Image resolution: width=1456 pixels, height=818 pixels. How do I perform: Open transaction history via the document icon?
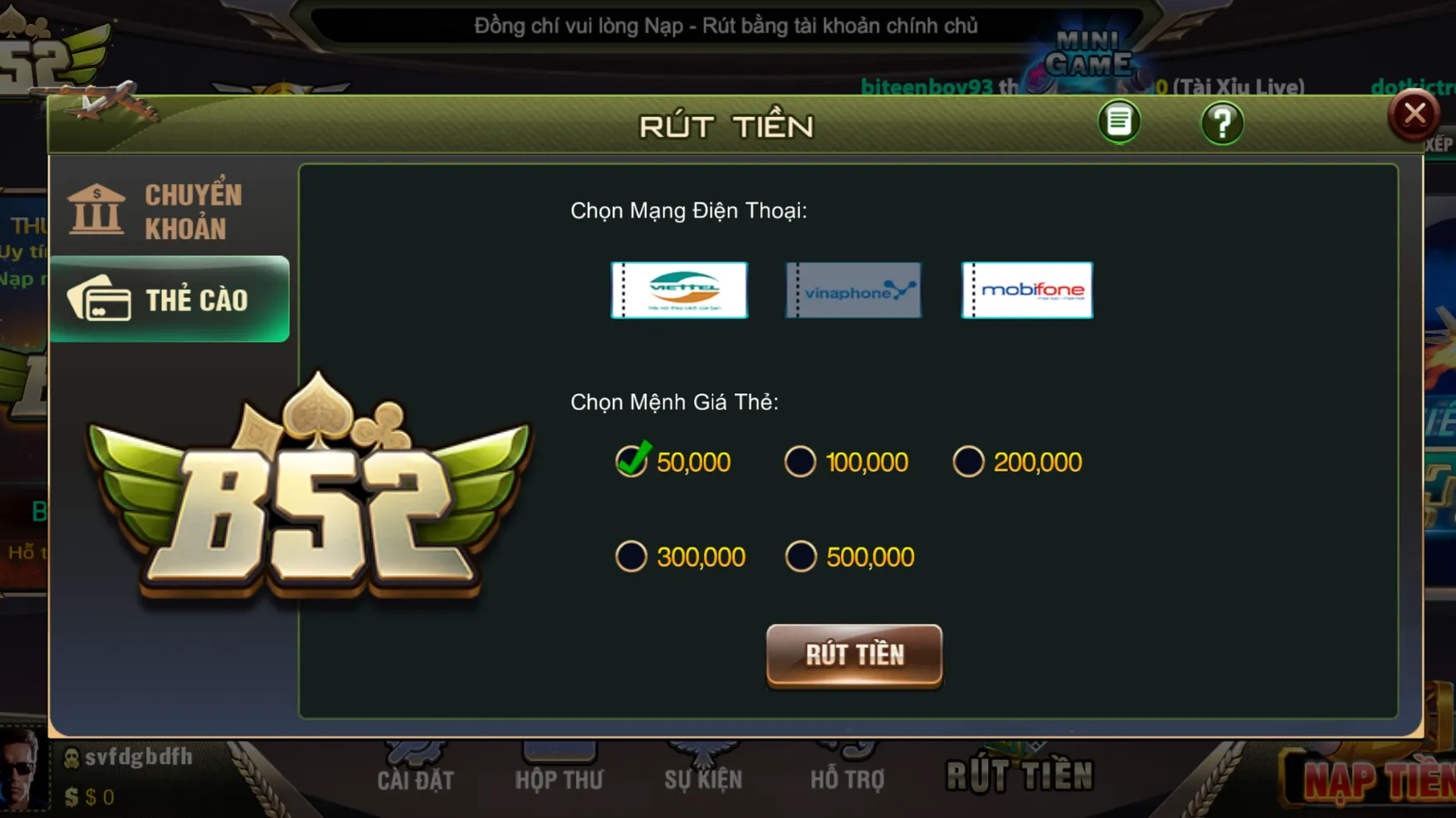coord(1118,121)
